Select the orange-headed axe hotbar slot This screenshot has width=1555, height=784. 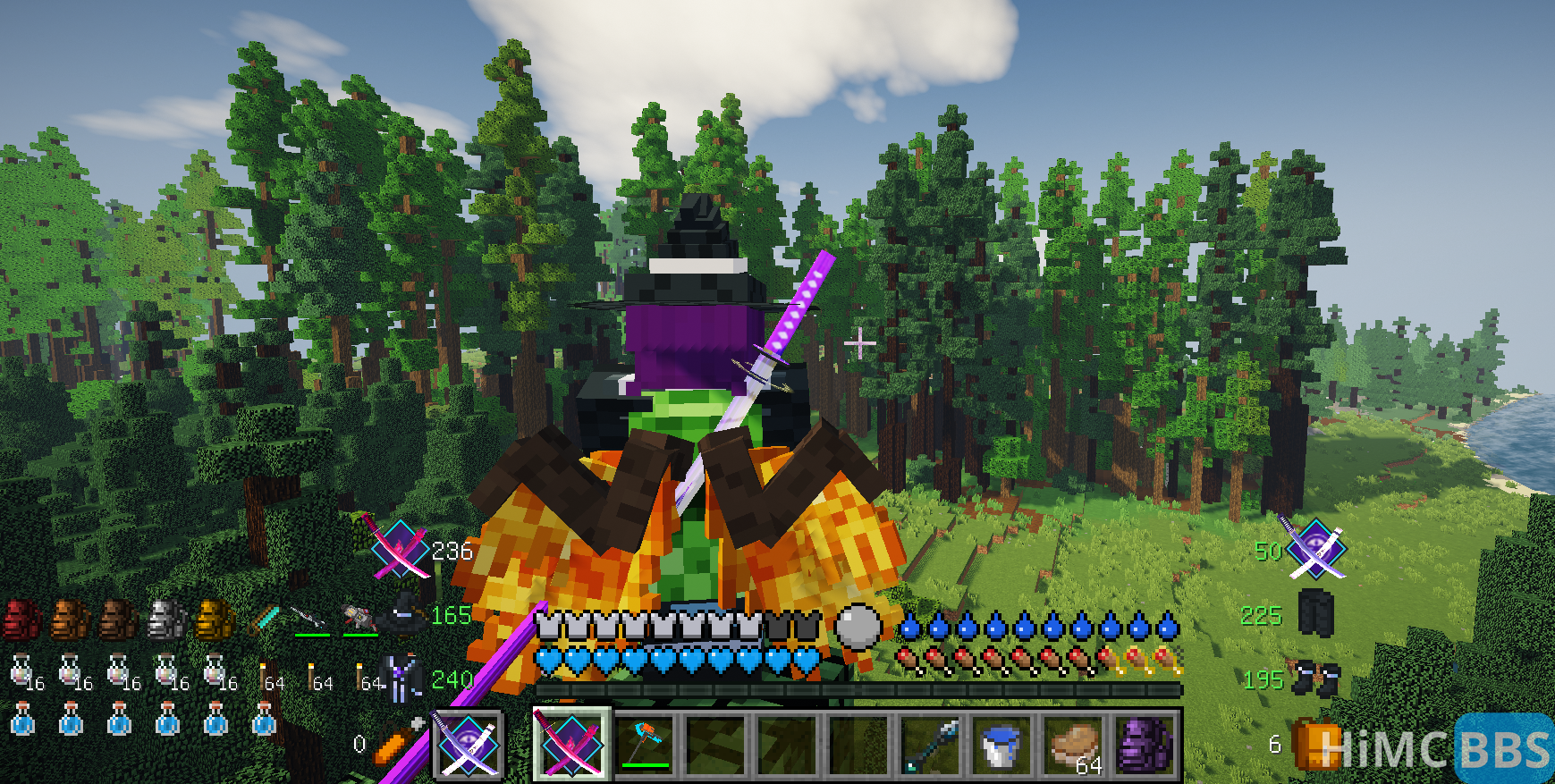click(x=644, y=744)
